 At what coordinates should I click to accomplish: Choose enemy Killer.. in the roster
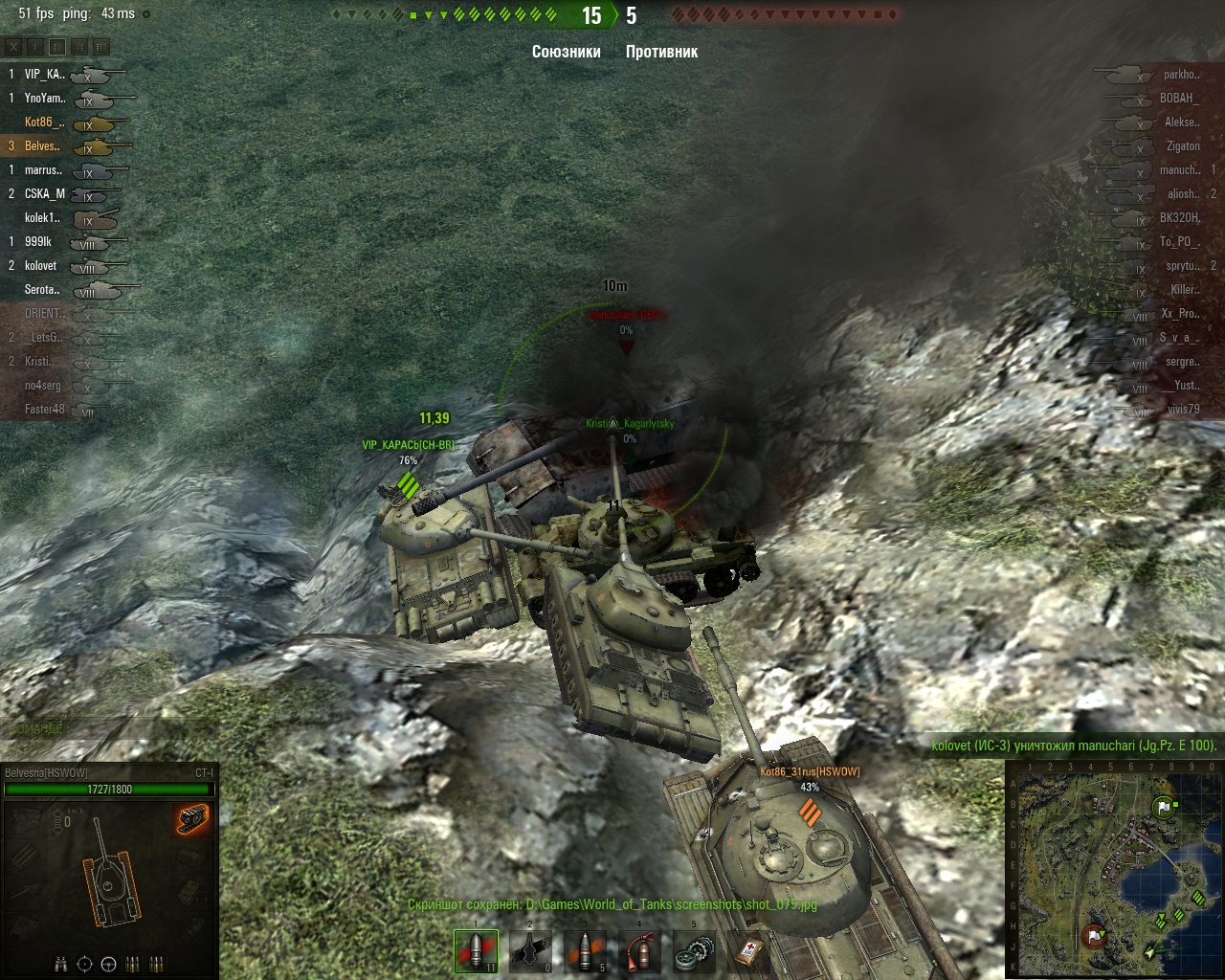1184,289
